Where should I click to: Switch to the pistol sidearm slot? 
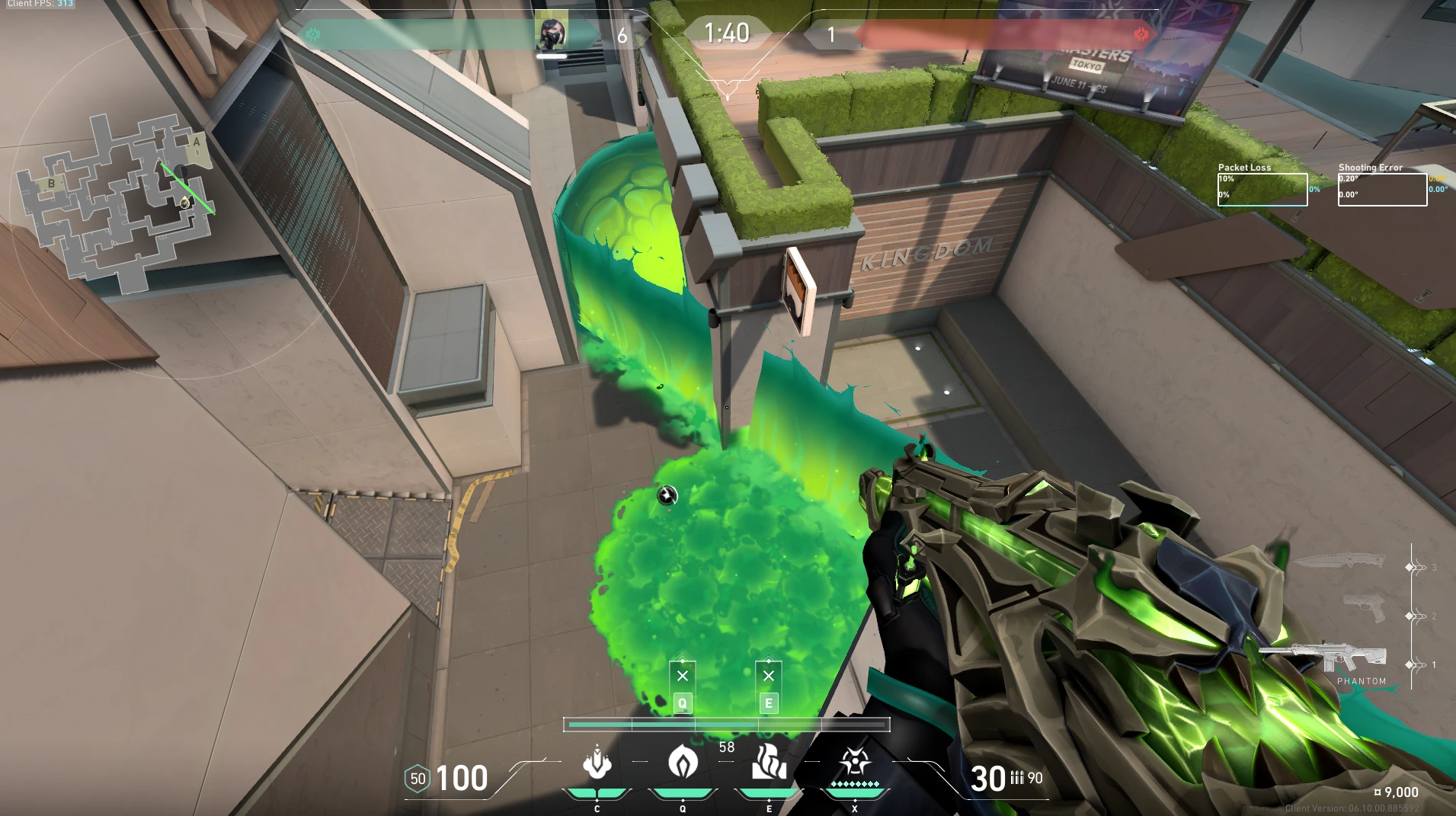[1364, 608]
